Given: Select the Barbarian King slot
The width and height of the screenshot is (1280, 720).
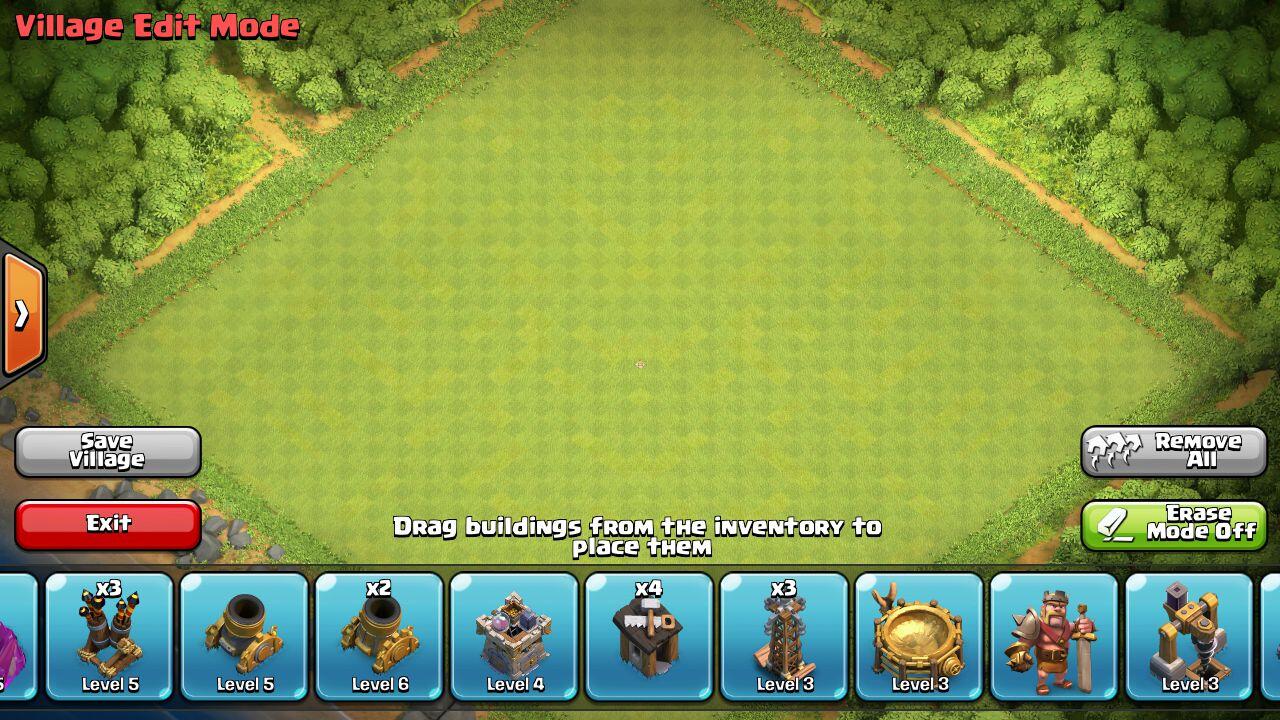Looking at the screenshot, I should [x=1054, y=636].
